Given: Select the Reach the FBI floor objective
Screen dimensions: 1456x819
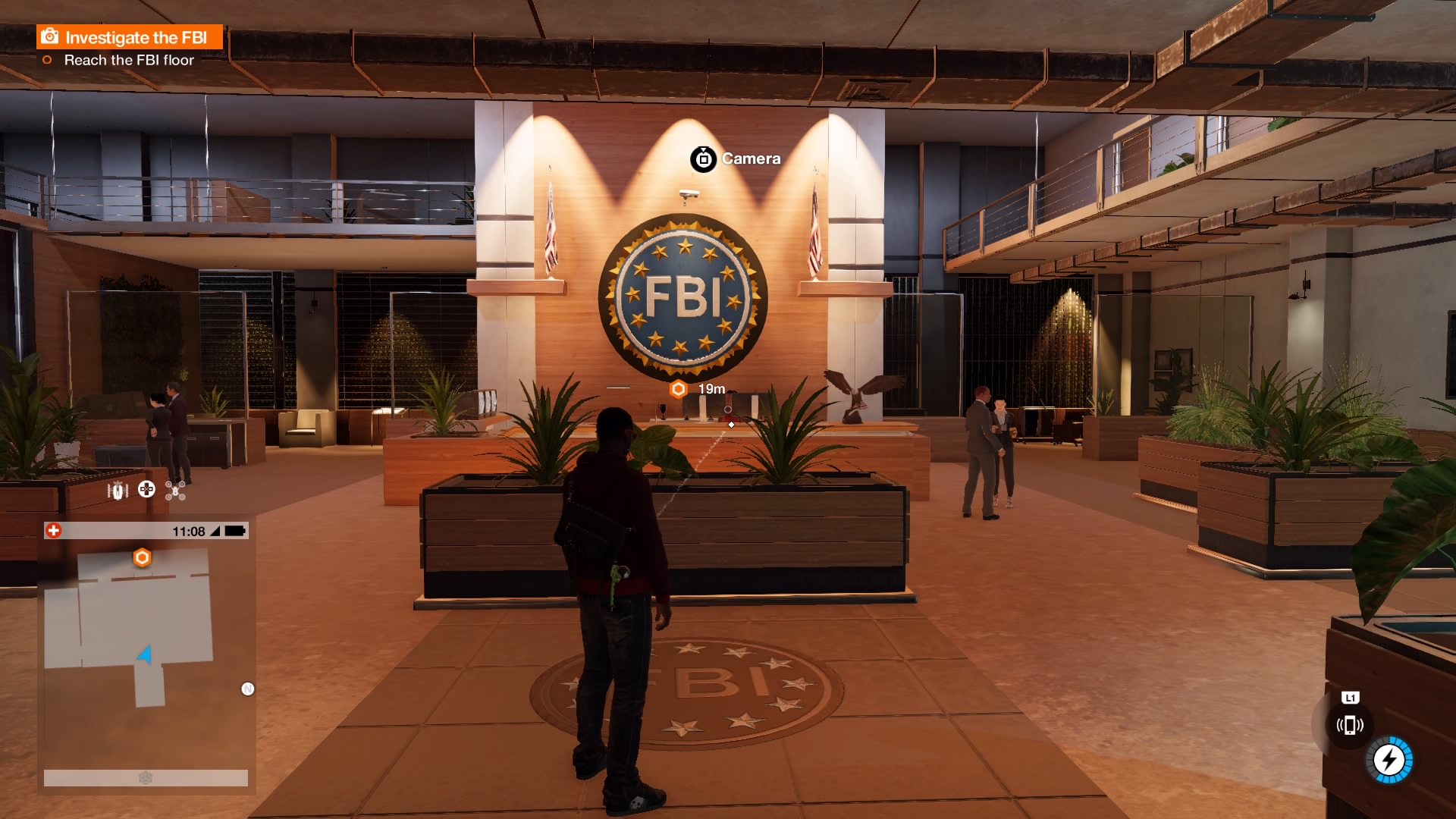Looking at the screenshot, I should (x=128, y=60).
